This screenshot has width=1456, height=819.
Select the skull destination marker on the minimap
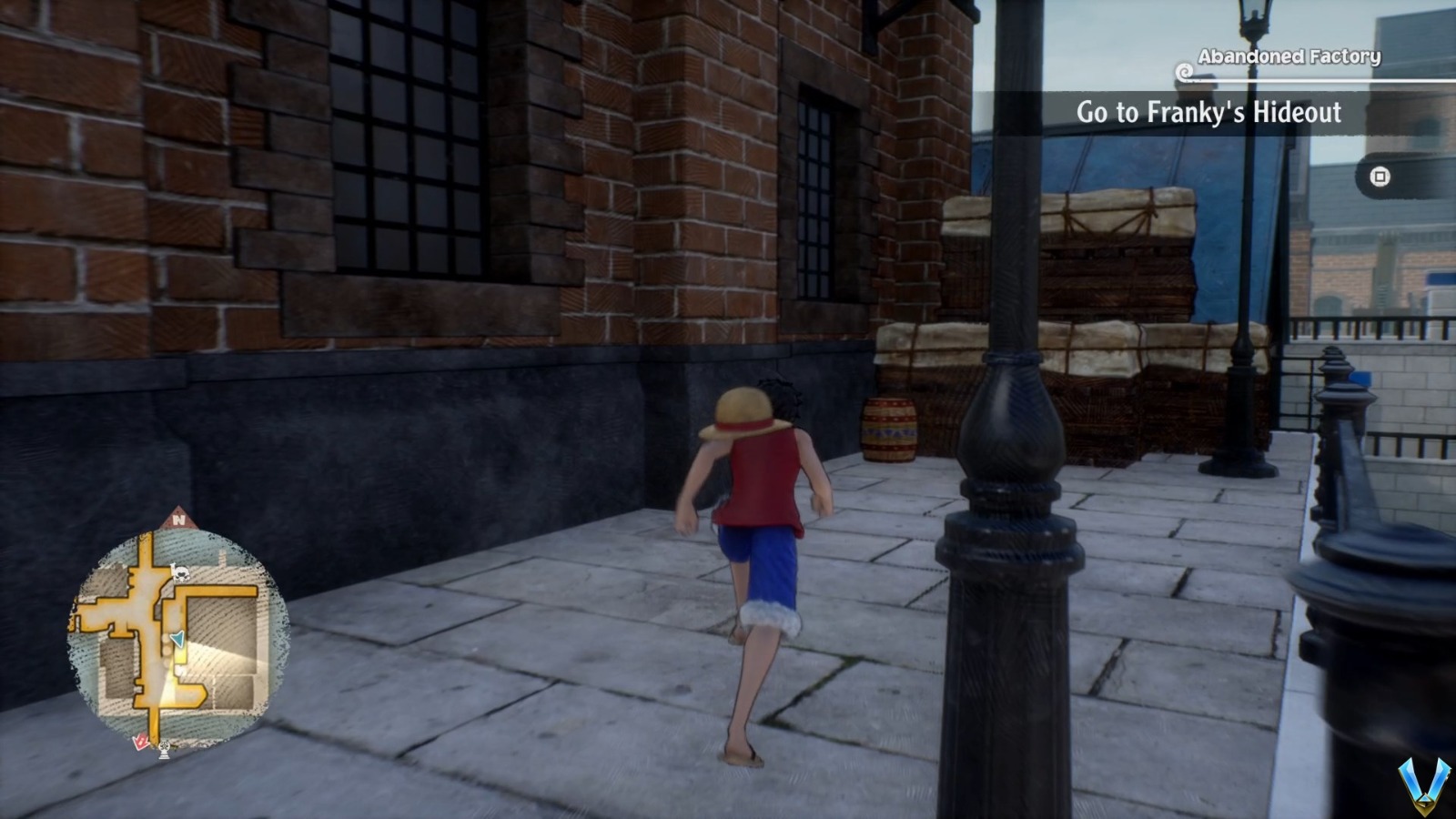tap(181, 574)
